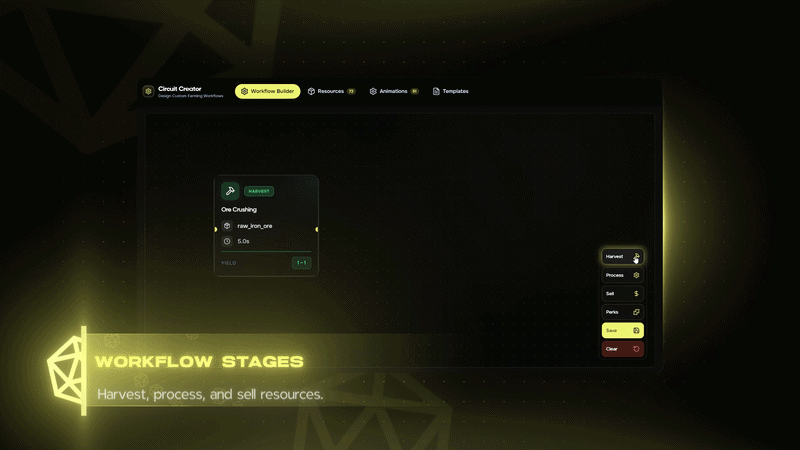Screen dimensions: 800x450
Task: Open the Perks button
Action: pos(622,312)
